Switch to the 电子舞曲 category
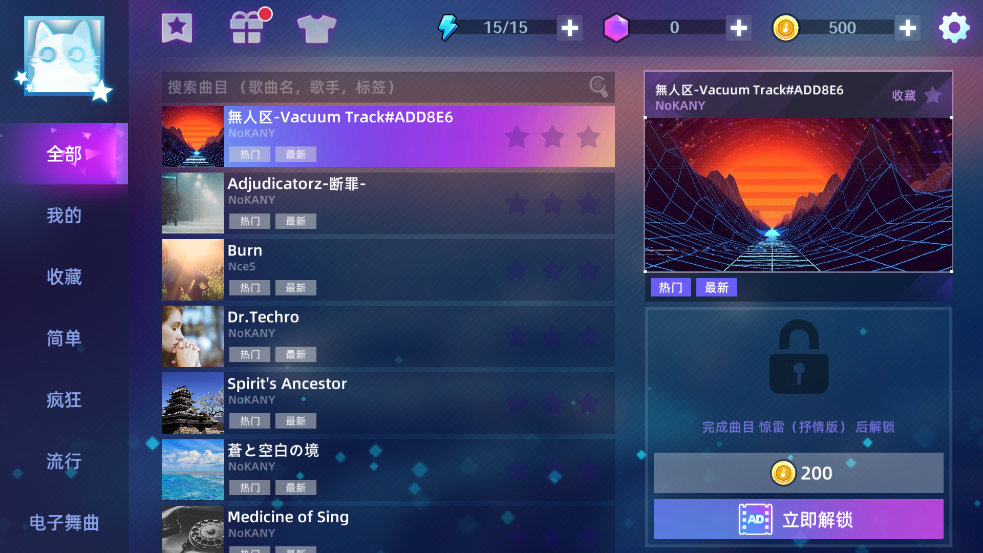 click(64, 523)
